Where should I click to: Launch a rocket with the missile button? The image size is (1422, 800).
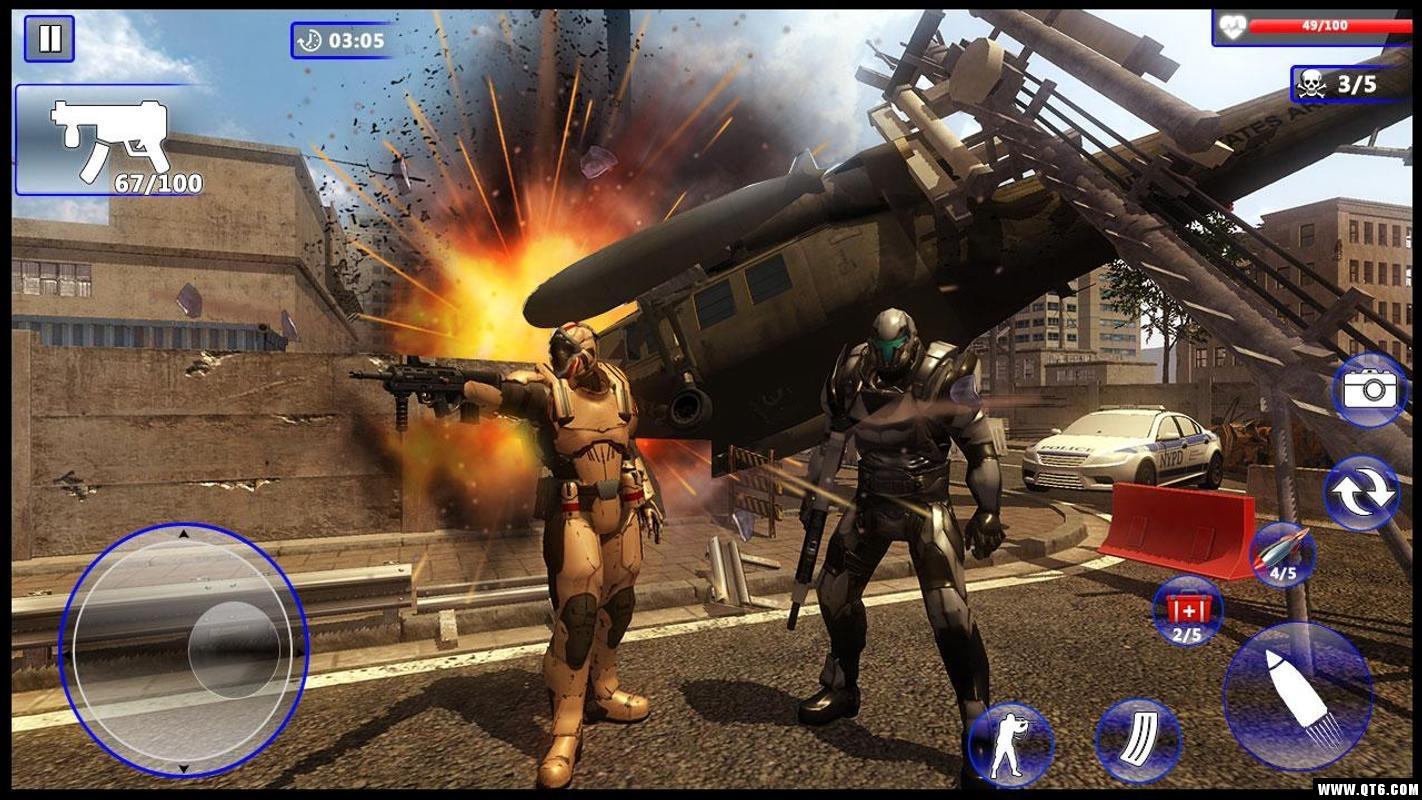[1283, 553]
